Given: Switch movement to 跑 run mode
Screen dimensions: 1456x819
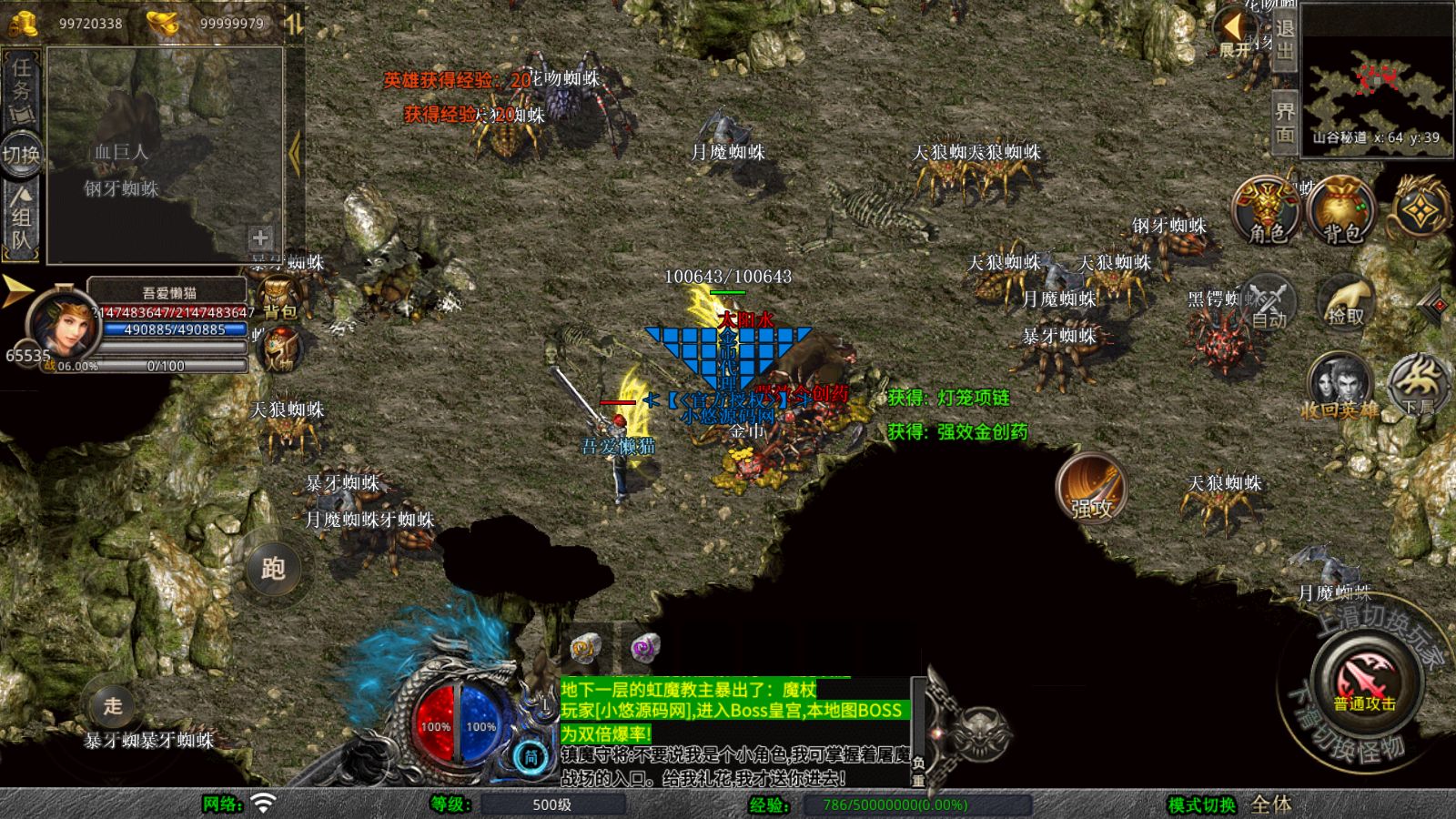Looking at the screenshot, I should pyautogui.click(x=272, y=568).
